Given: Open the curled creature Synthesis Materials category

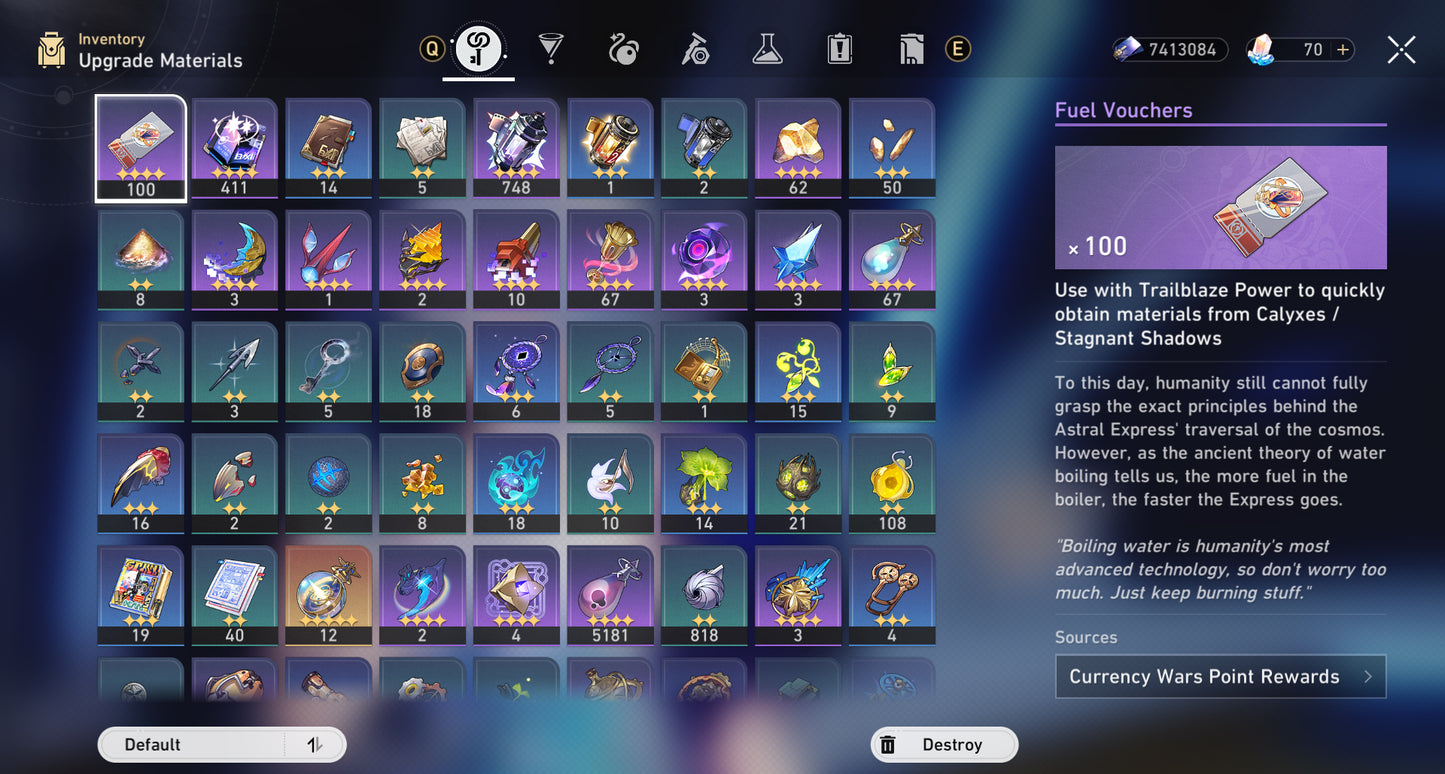Looking at the screenshot, I should pos(623,48).
